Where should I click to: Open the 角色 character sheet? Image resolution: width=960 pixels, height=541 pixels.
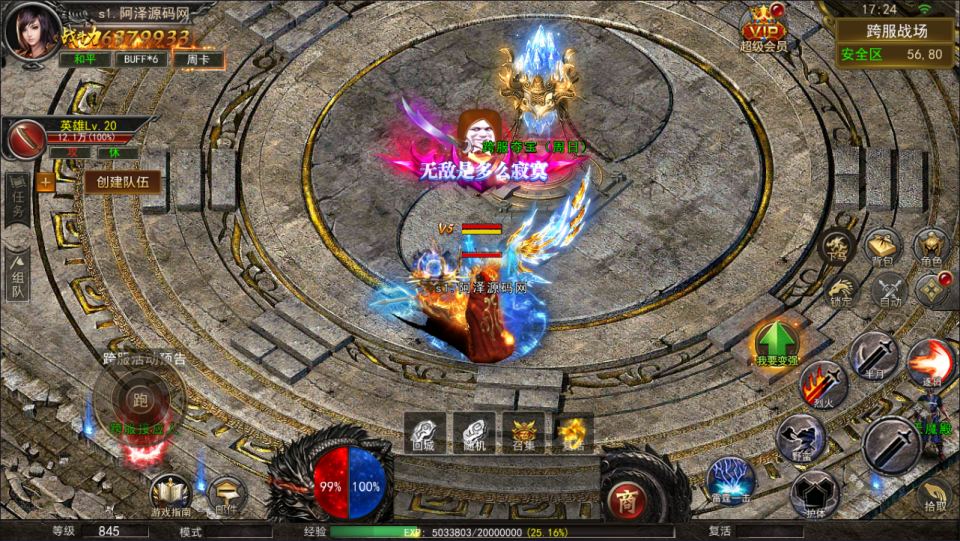pyautogui.click(x=932, y=246)
